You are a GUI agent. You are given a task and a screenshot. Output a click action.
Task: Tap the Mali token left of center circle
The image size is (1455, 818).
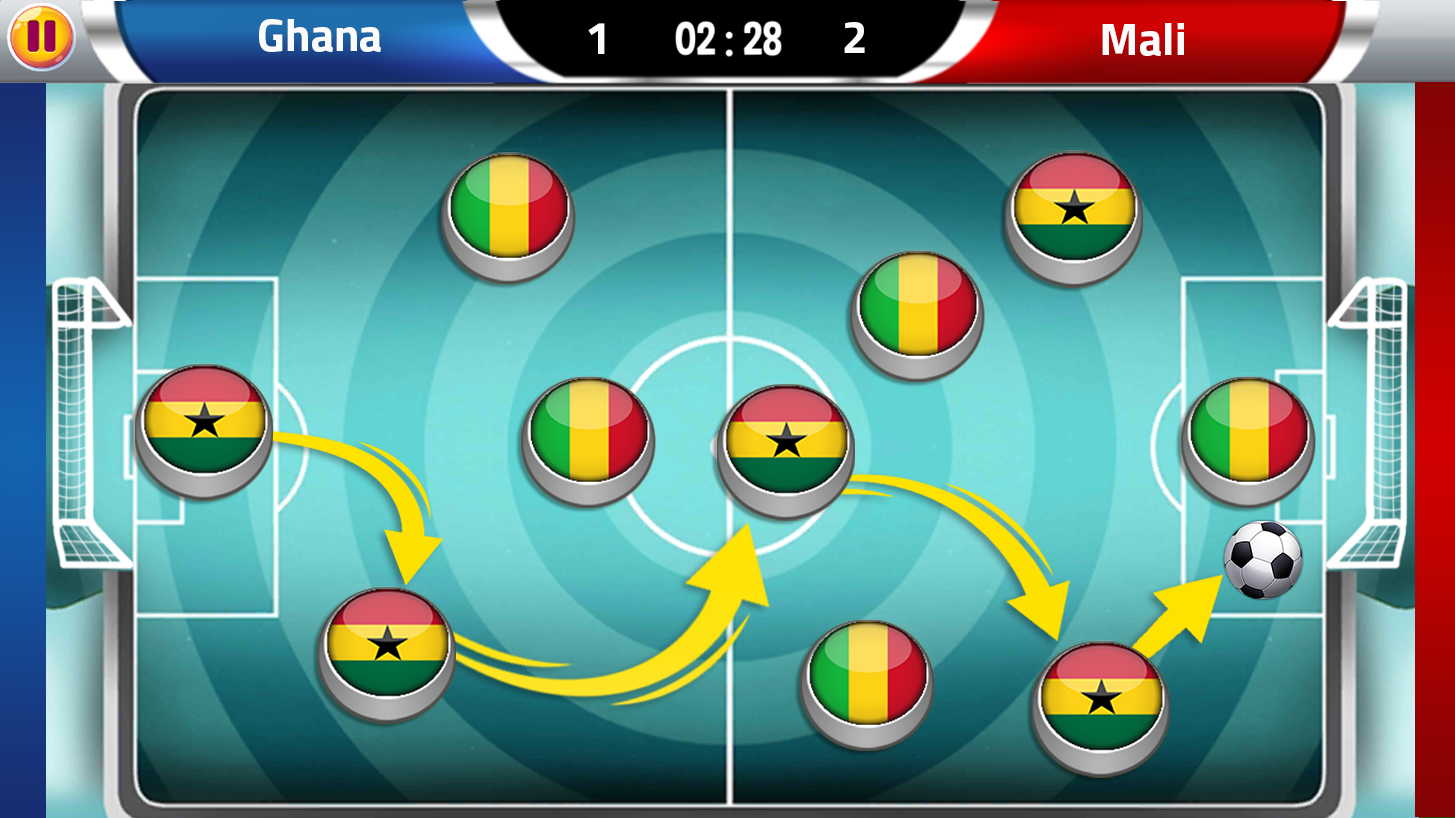586,438
